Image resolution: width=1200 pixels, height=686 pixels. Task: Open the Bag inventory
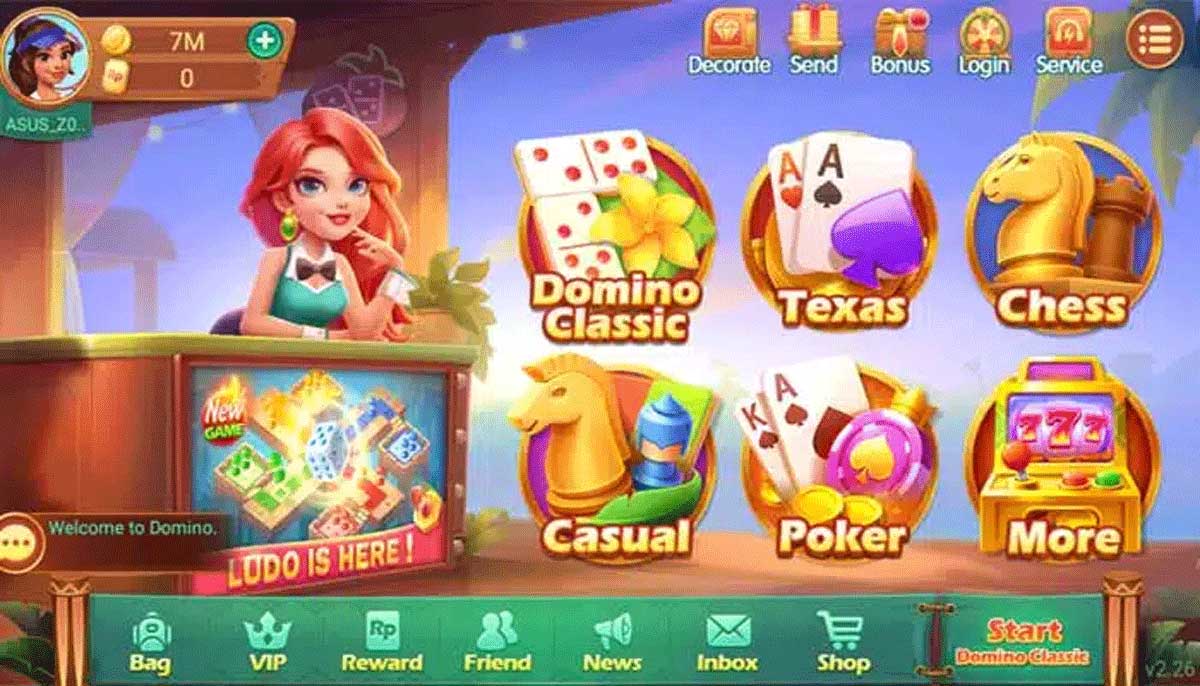click(x=150, y=642)
